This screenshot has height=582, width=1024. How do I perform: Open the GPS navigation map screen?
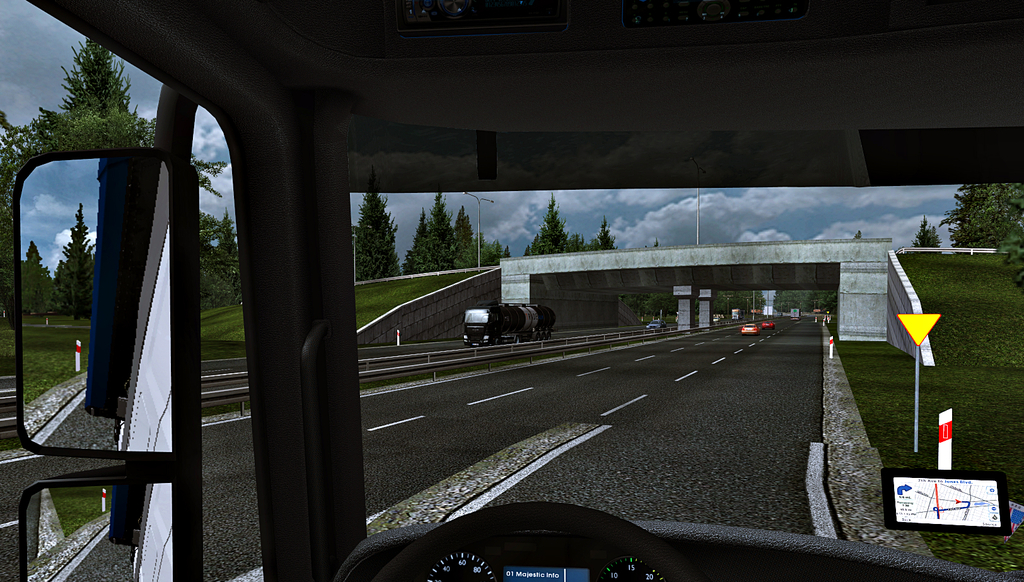pyautogui.click(x=945, y=500)
